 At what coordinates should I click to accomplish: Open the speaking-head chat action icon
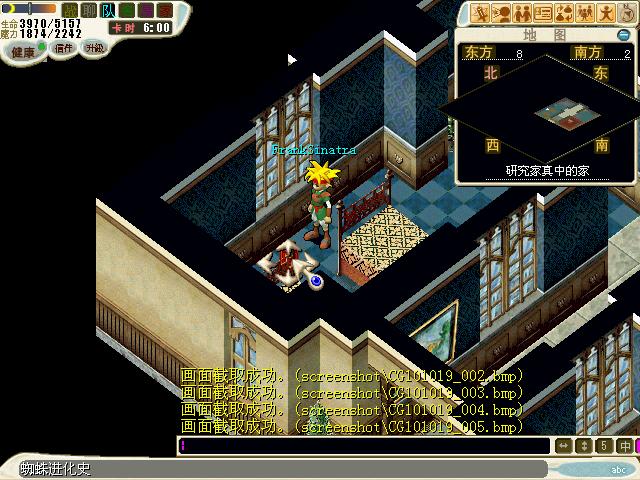pyautogui.click(x=500, y=13)
